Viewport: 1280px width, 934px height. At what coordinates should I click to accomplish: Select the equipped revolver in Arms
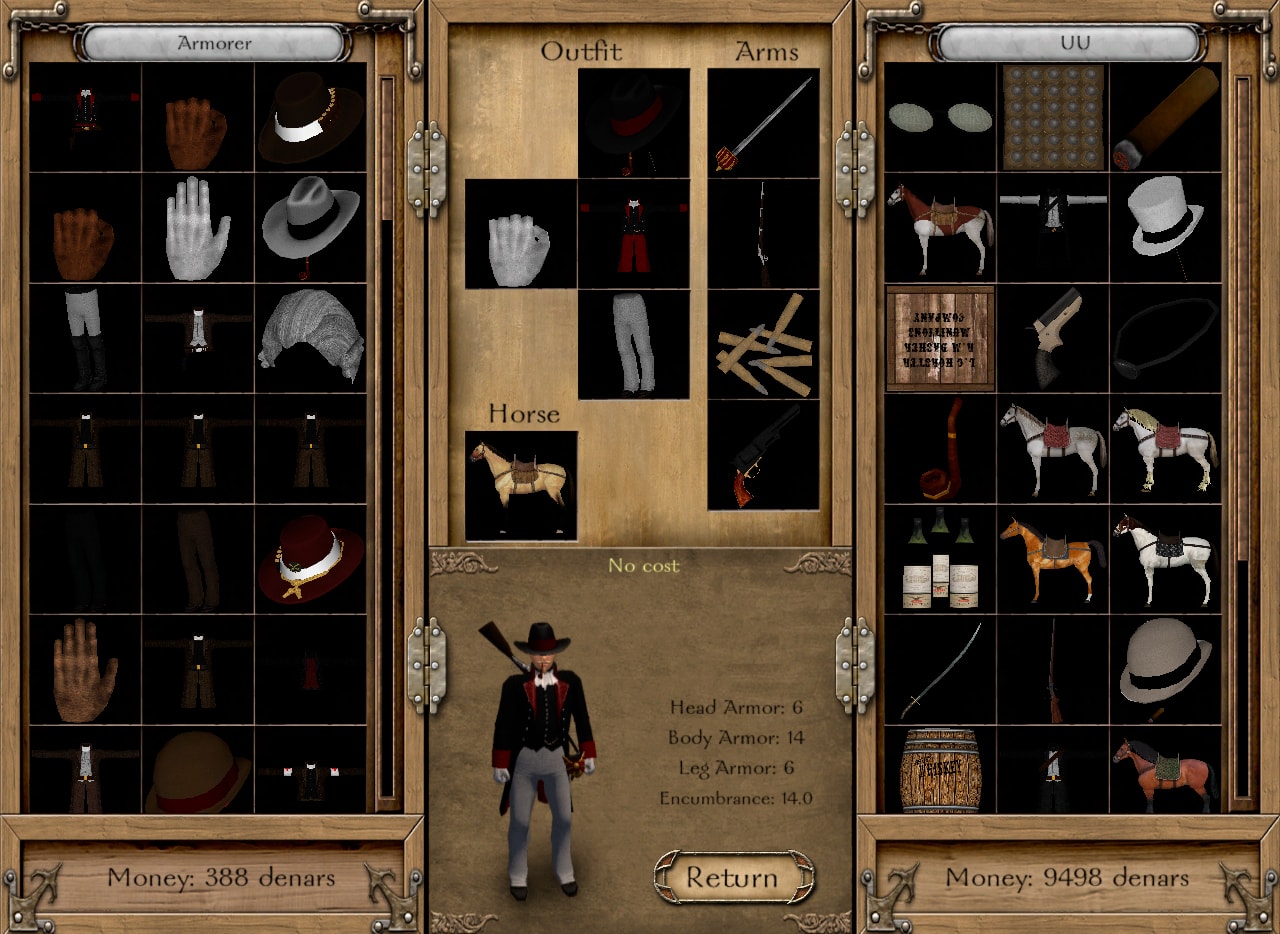point(763,456)
